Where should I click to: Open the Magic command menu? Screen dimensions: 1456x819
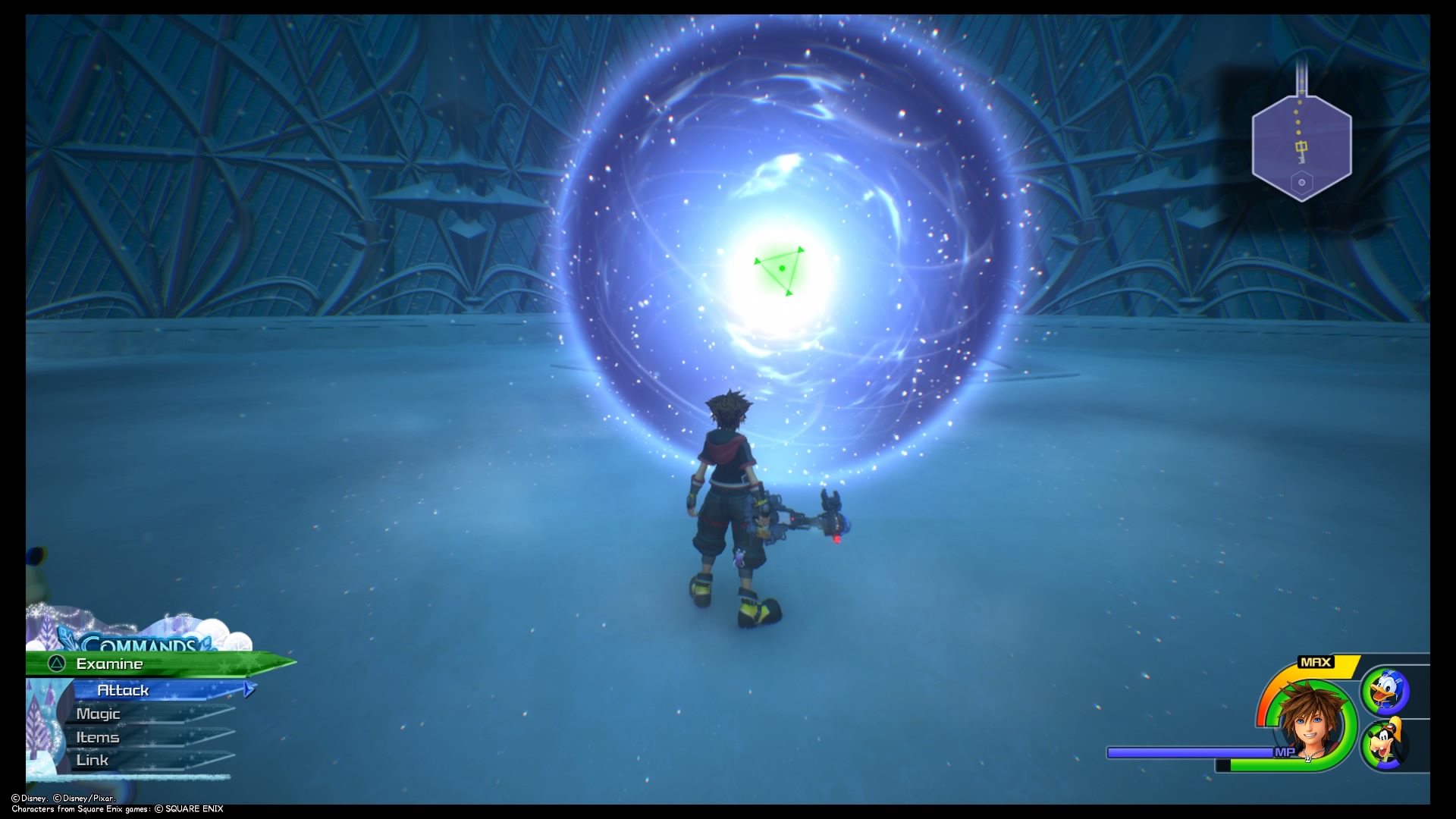tap(99, 714)
